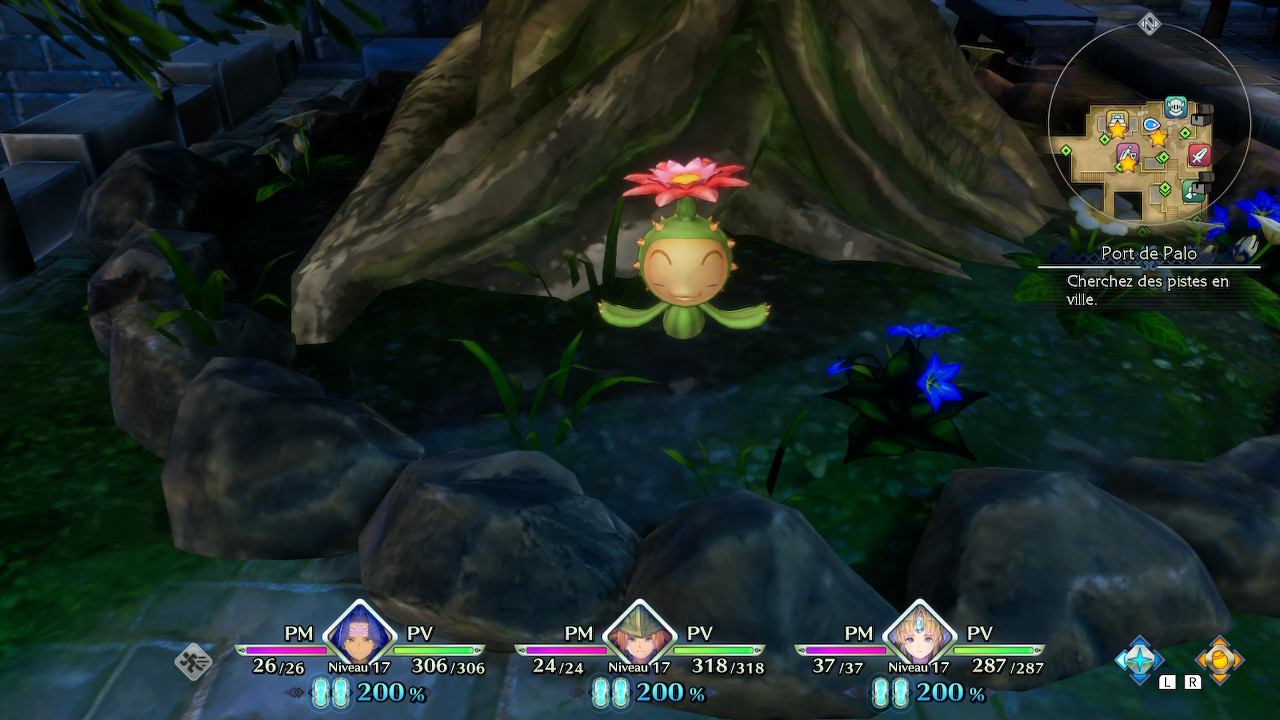Open the blue crystal ring shortcut
Viewport: 1280px width, 720px height.
click(1139, 659)
